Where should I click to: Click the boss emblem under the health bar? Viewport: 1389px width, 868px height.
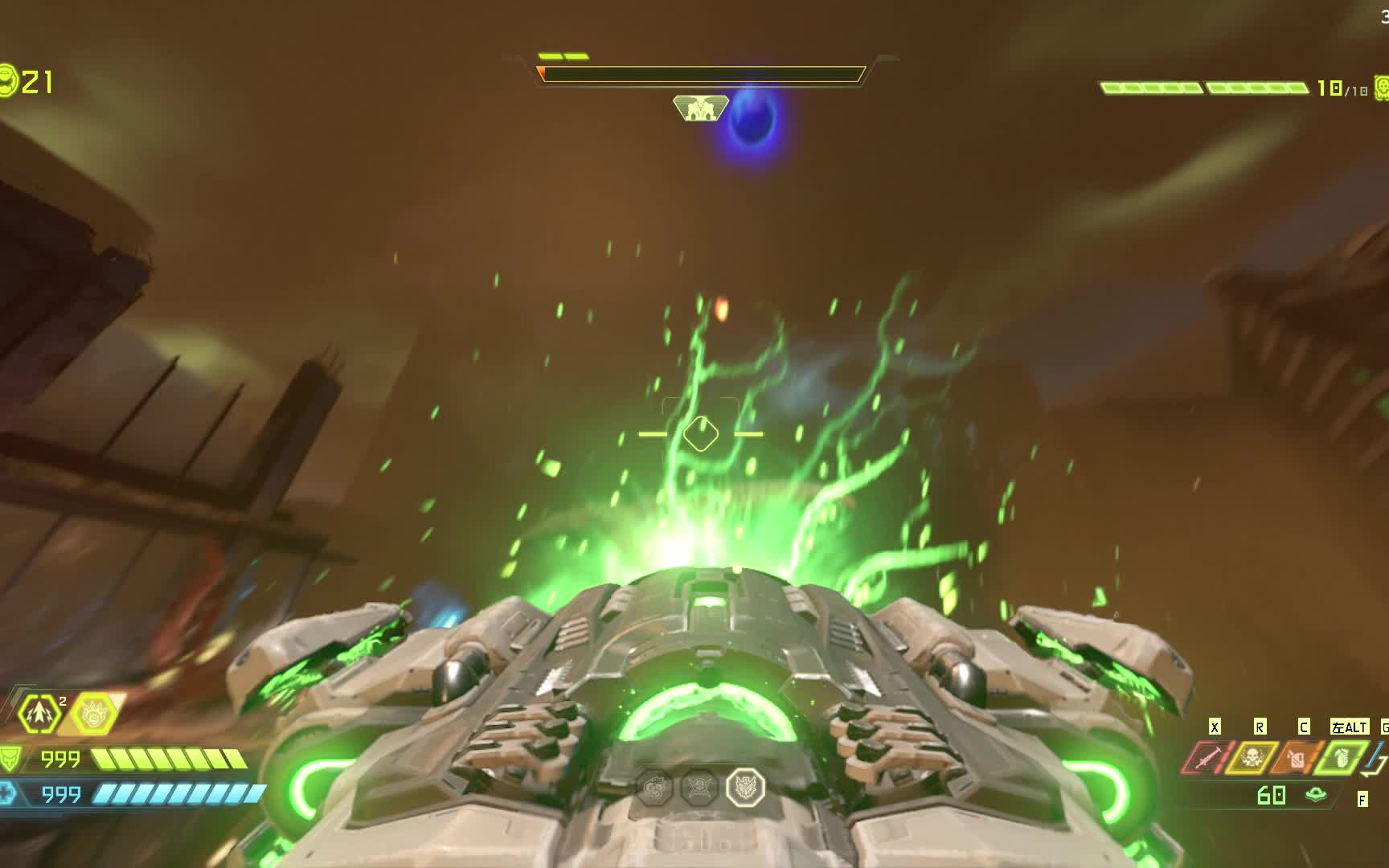pos(700,108)
